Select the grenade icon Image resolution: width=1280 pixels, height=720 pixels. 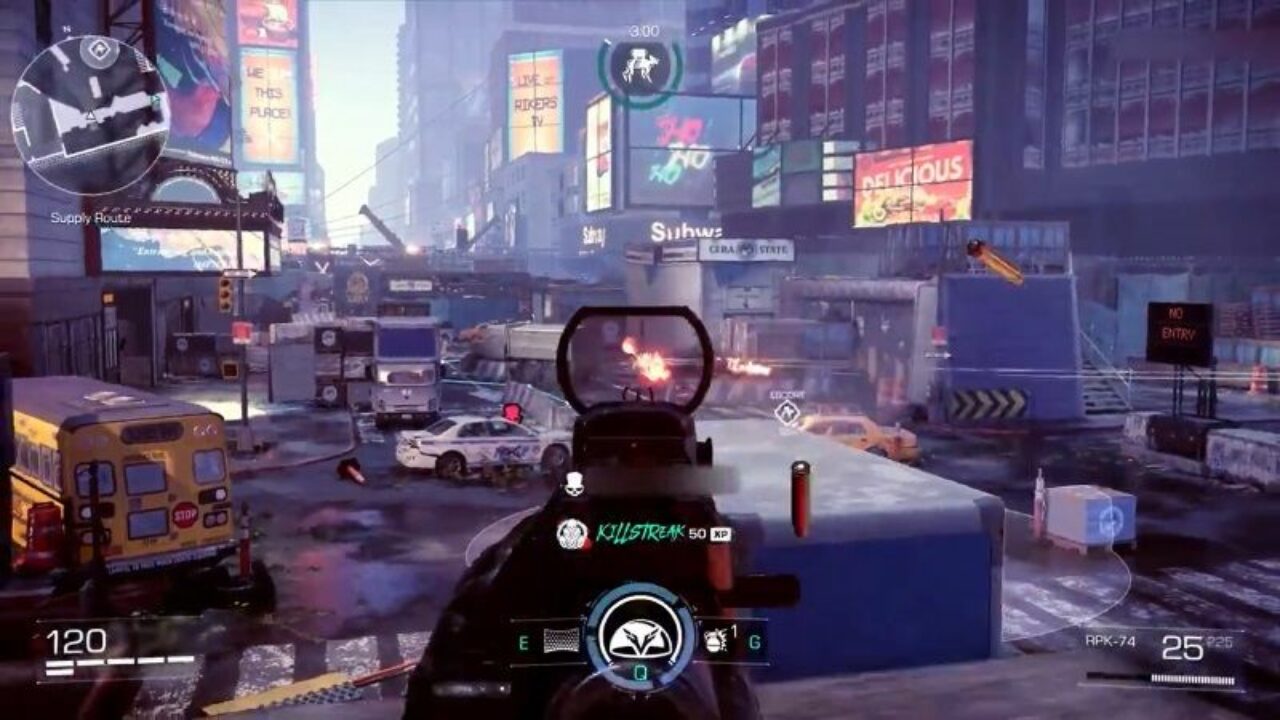pos(715,640)
